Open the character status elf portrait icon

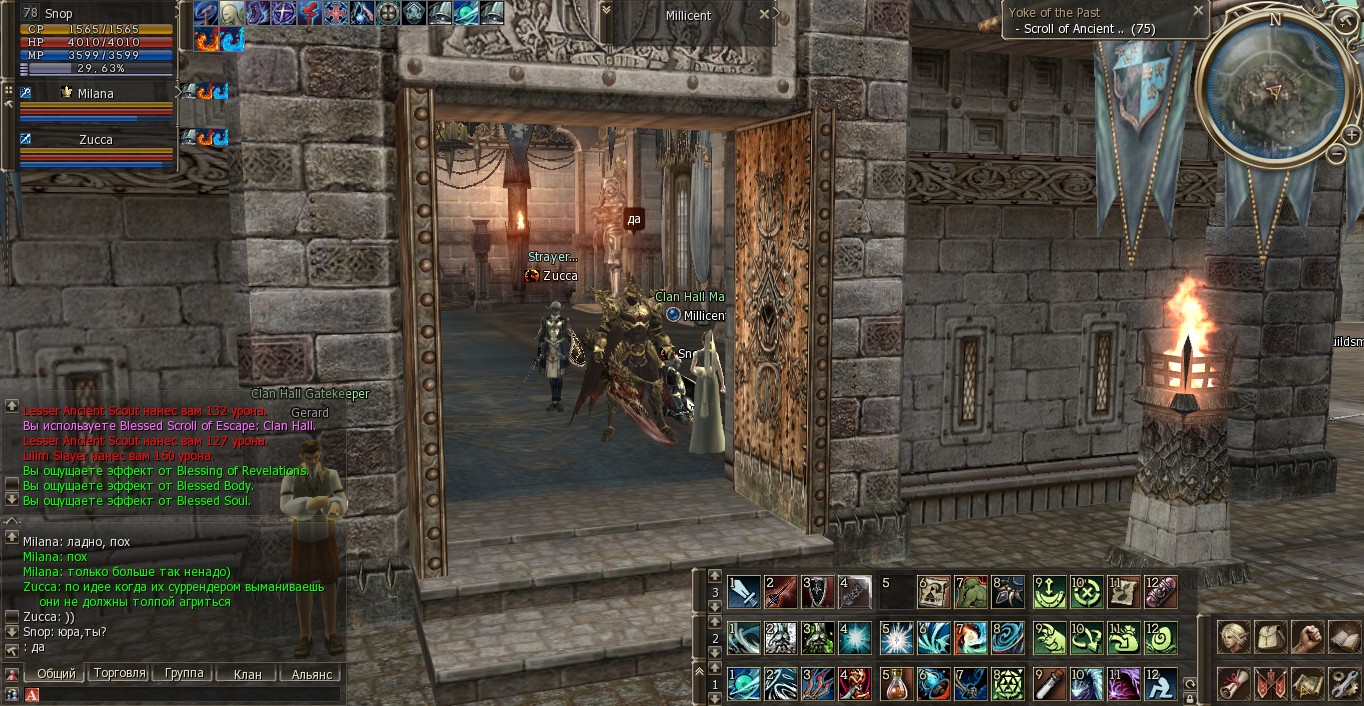coord(1233,637)
